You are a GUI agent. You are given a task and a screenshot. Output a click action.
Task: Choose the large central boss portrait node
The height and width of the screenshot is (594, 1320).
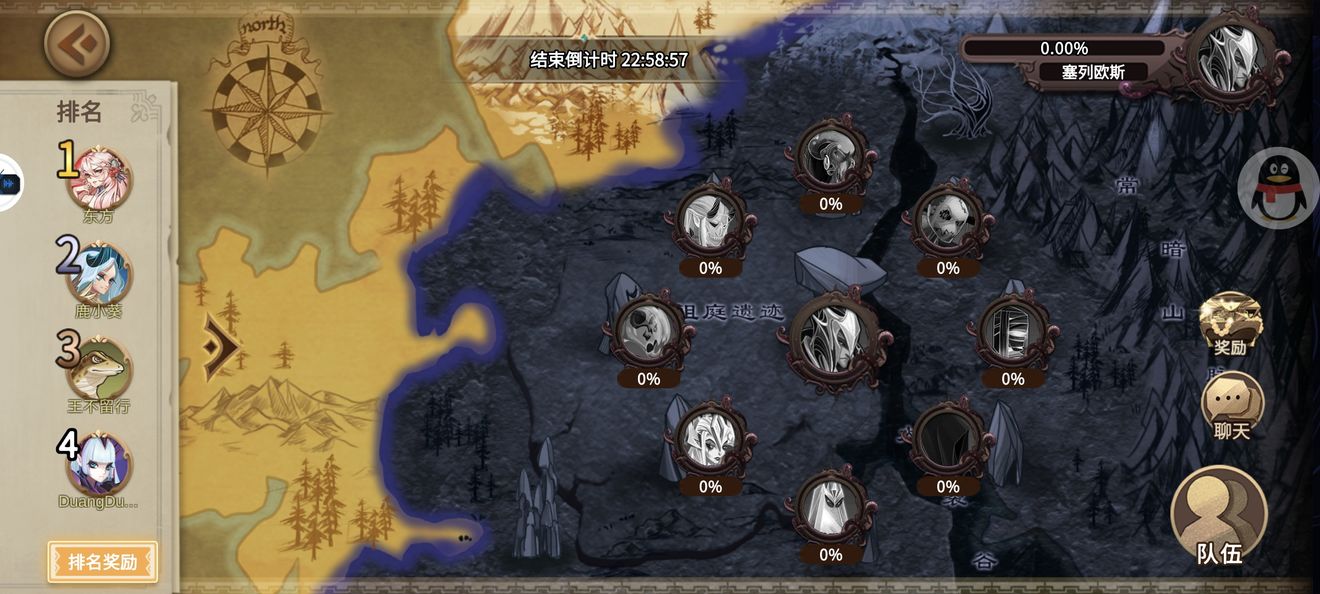[833, 337]
